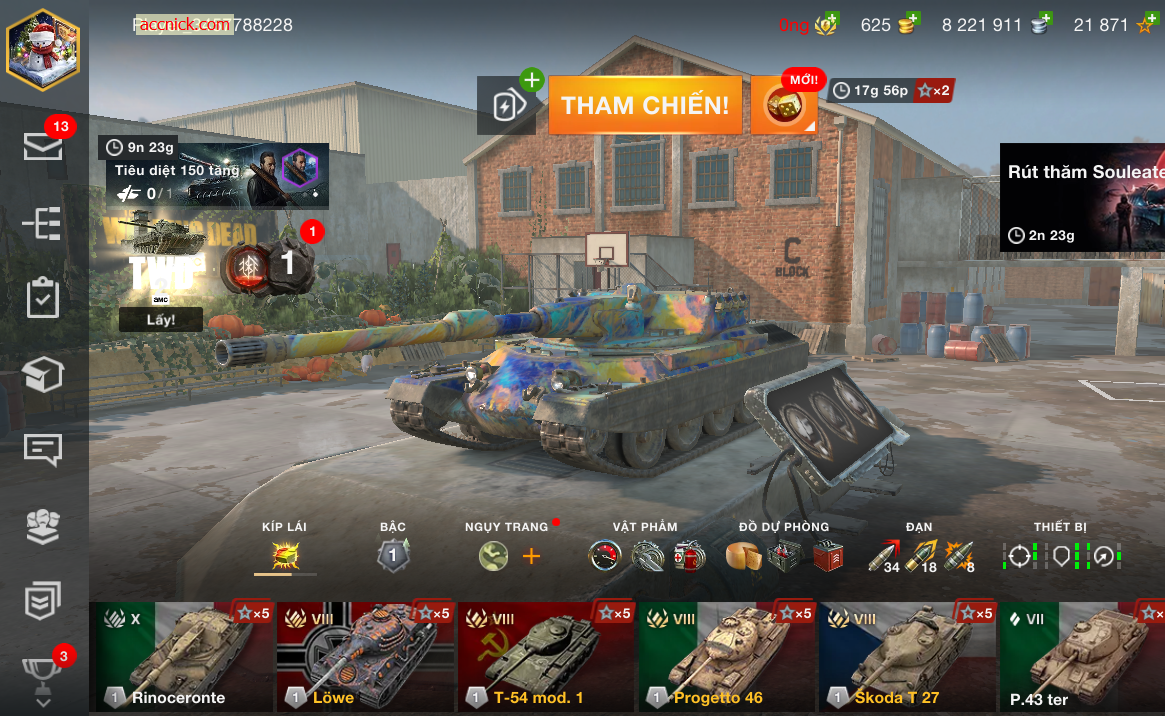
Task: Open the player profile snowman avatar
Action: point(43,50)
